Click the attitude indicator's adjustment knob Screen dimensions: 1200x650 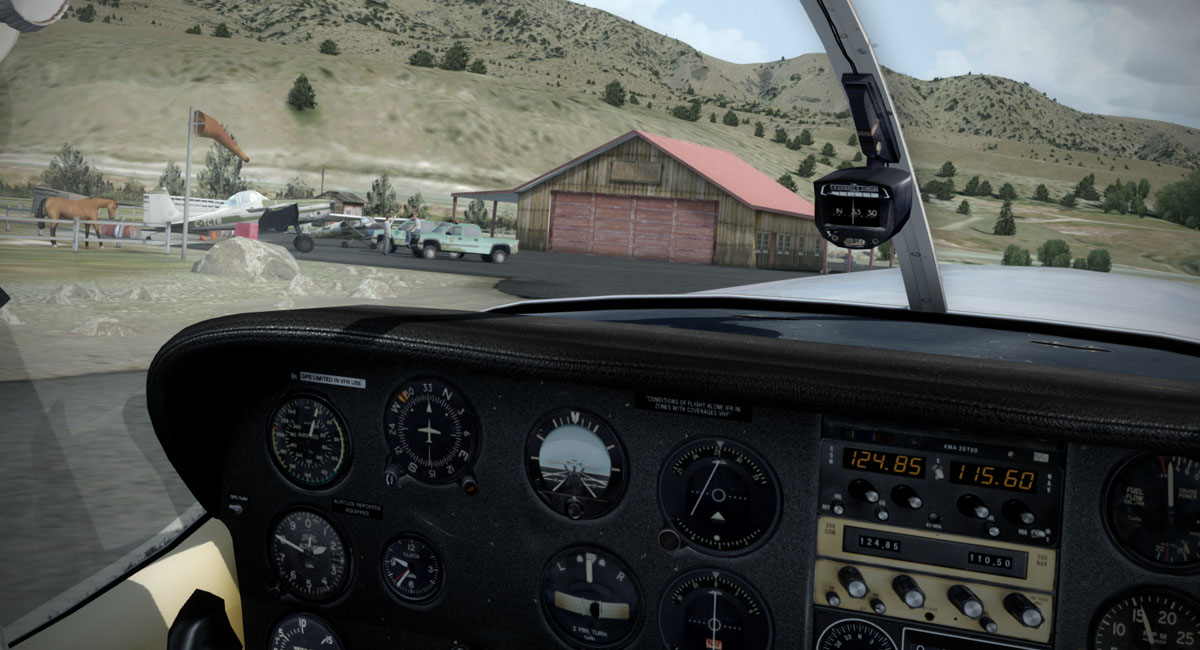[574, 508]
